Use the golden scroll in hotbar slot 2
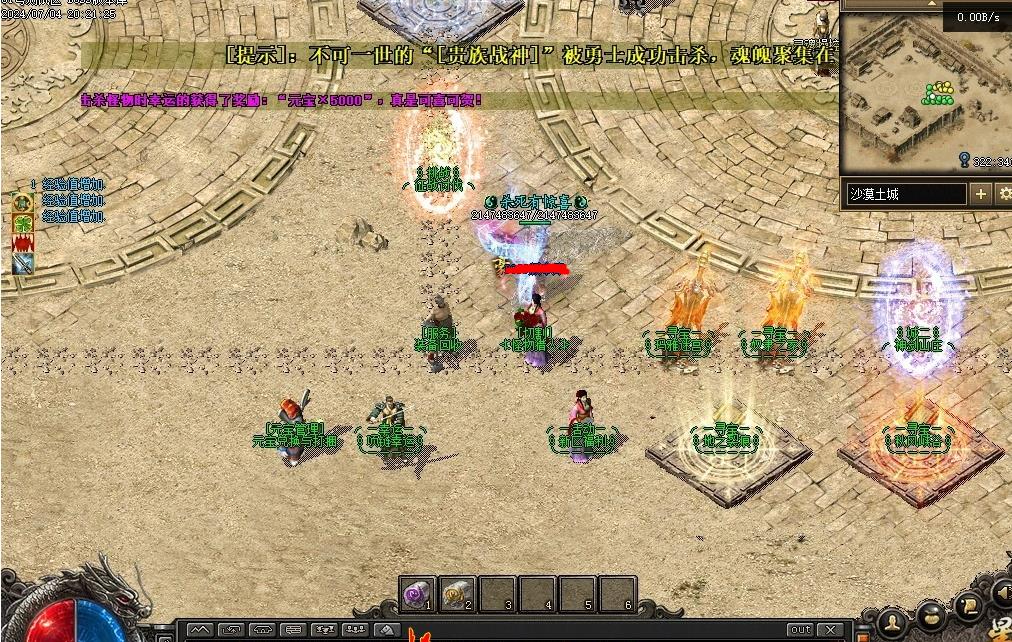1012x642 pixels. (458, 595)
